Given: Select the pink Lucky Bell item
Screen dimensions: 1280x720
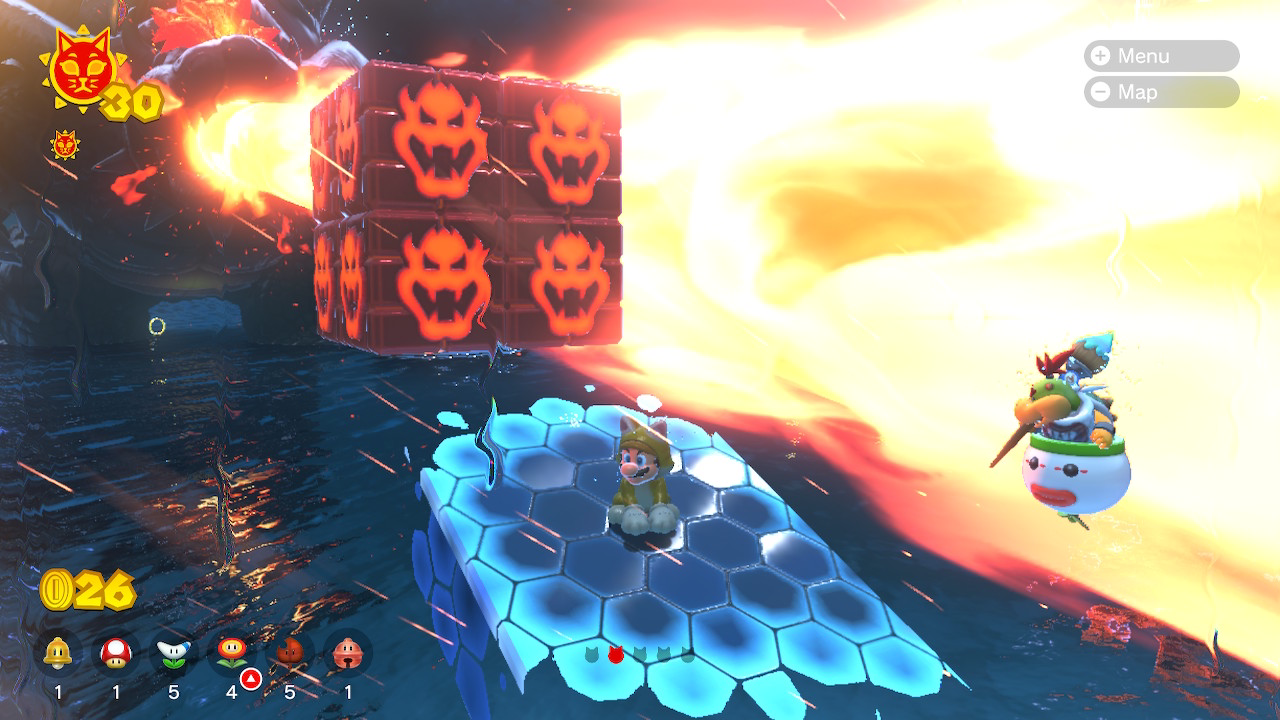Looking at the screenshot, I should click(348, 654).
